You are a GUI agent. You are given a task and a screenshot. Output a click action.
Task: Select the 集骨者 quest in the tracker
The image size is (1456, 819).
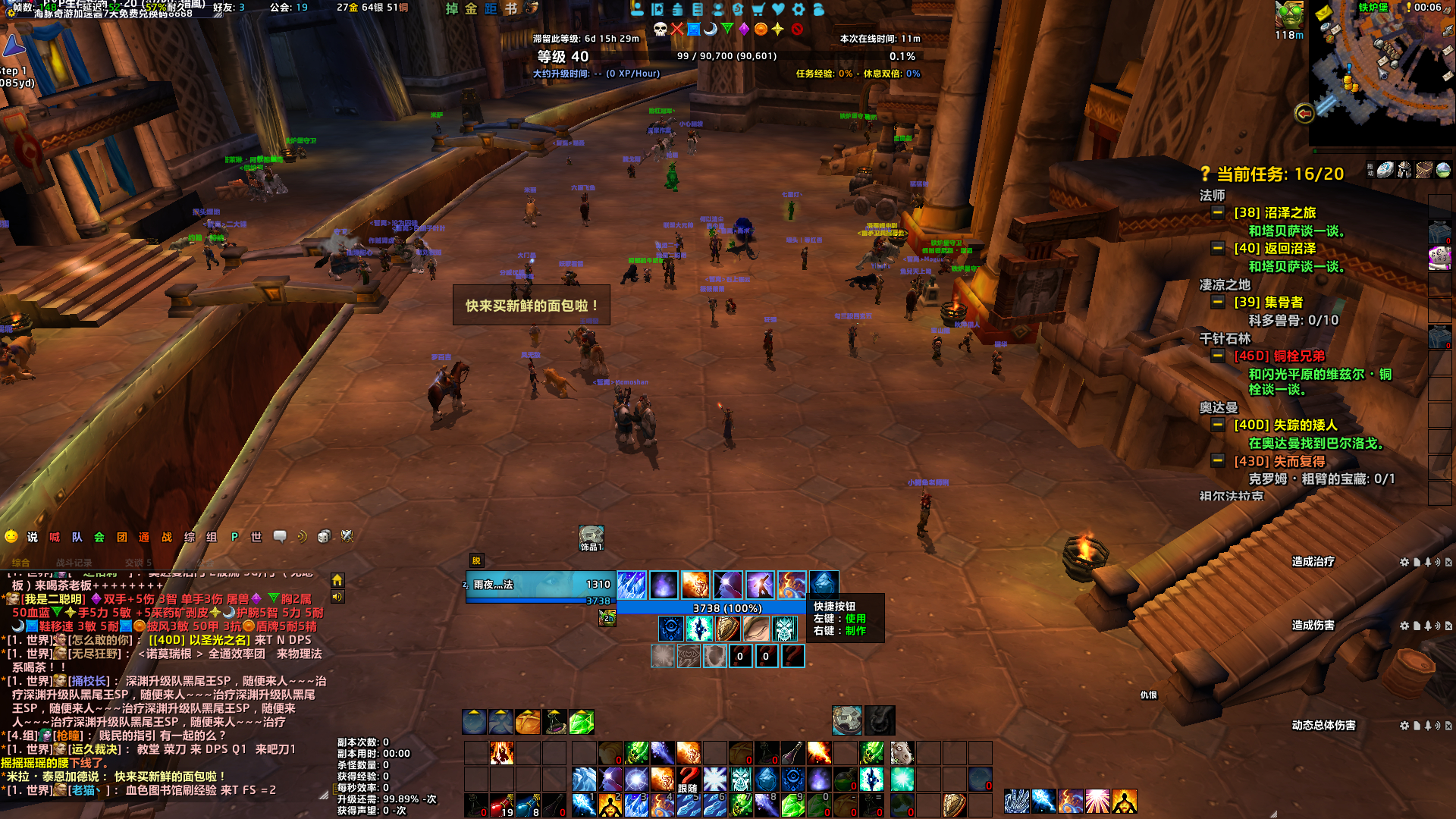point(1268,302)
